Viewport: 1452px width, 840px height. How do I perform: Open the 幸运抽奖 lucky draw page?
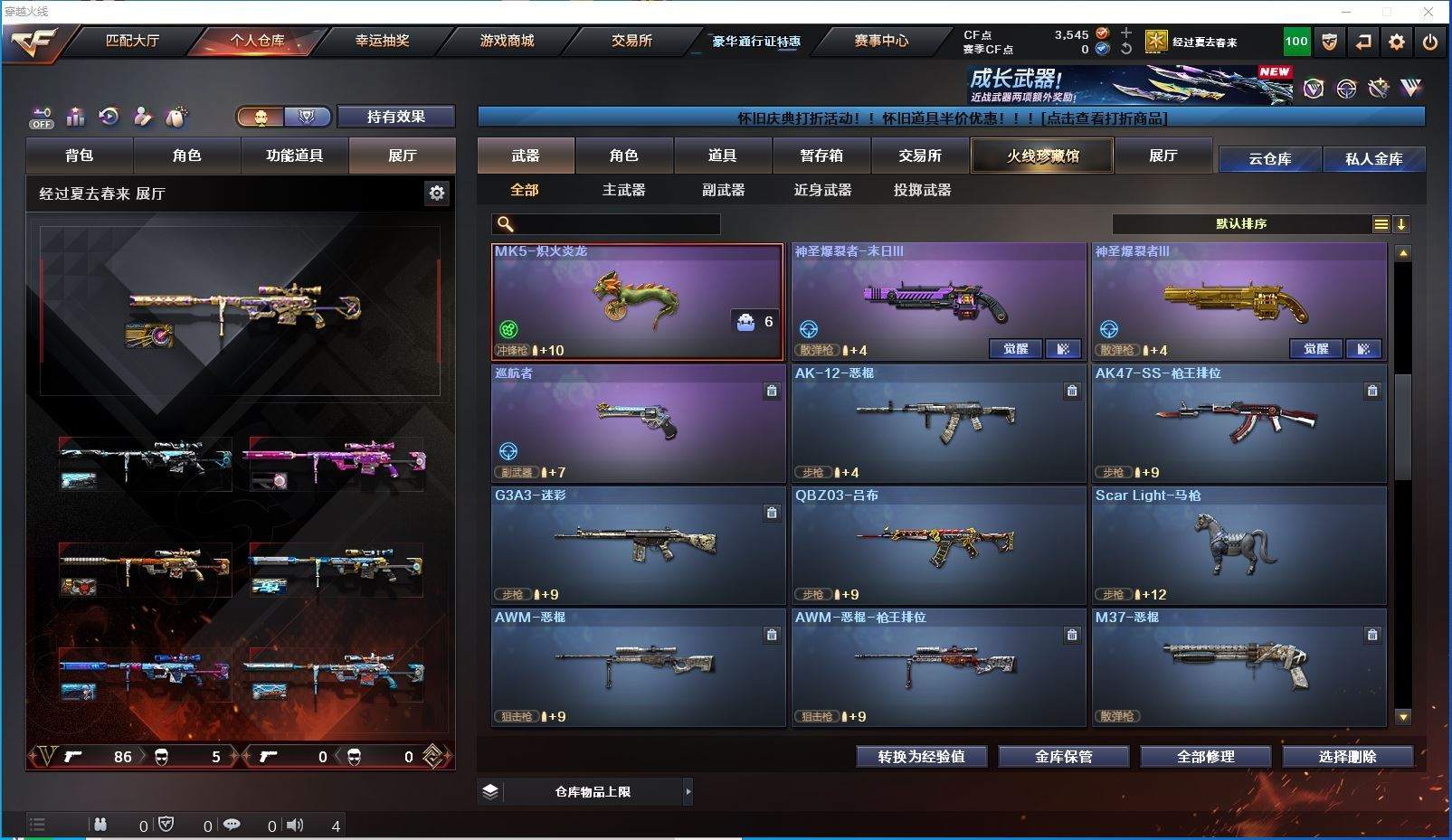pyautogui.click(x=382, y=41)
